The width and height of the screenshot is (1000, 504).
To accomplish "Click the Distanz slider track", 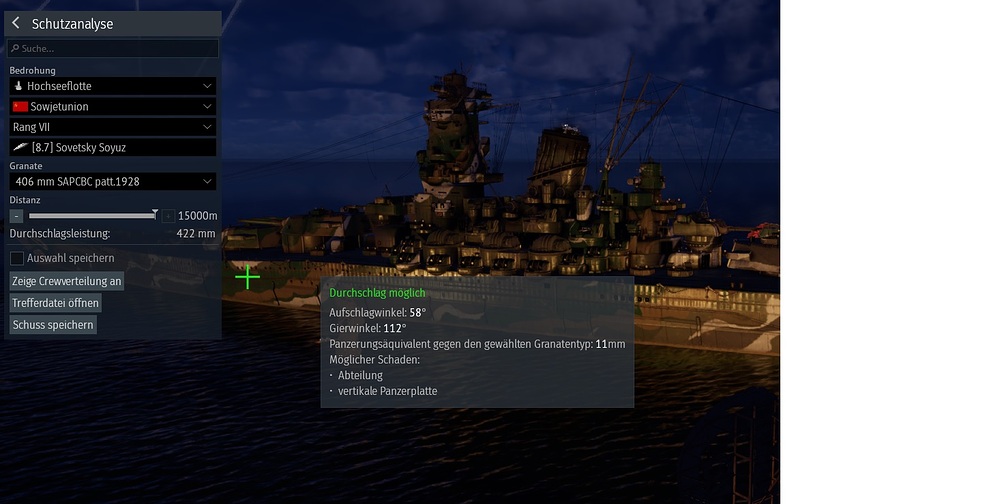I will [x=90, y=215].
